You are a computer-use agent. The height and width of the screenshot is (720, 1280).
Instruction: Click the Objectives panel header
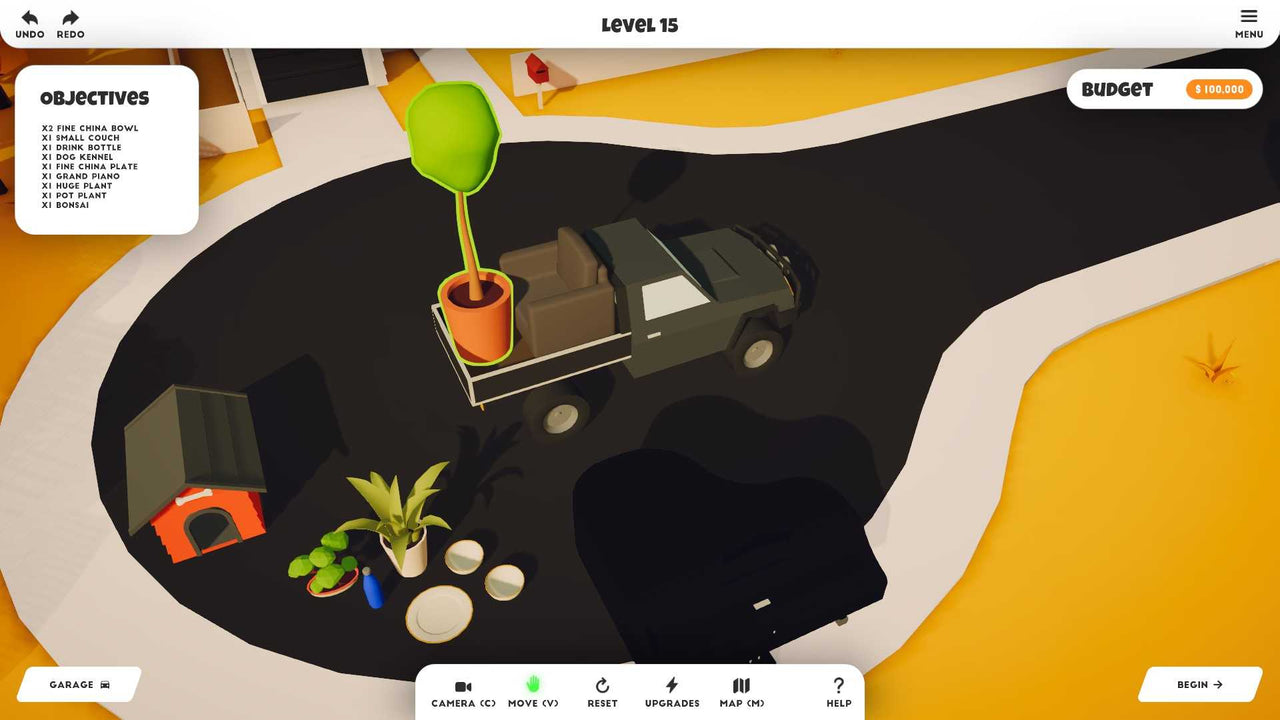[93, 98]
